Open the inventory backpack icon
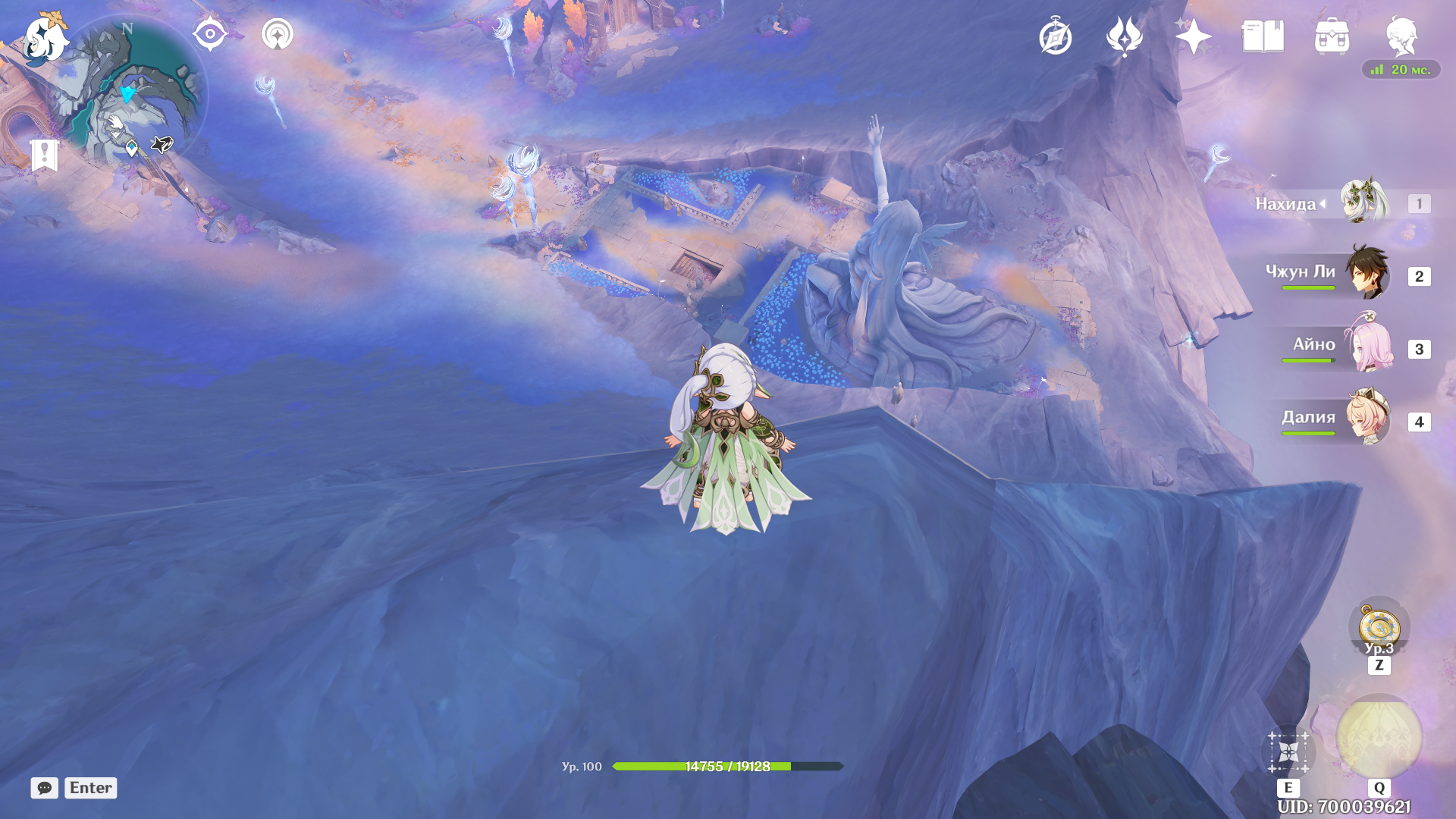 coord(1332,36)
